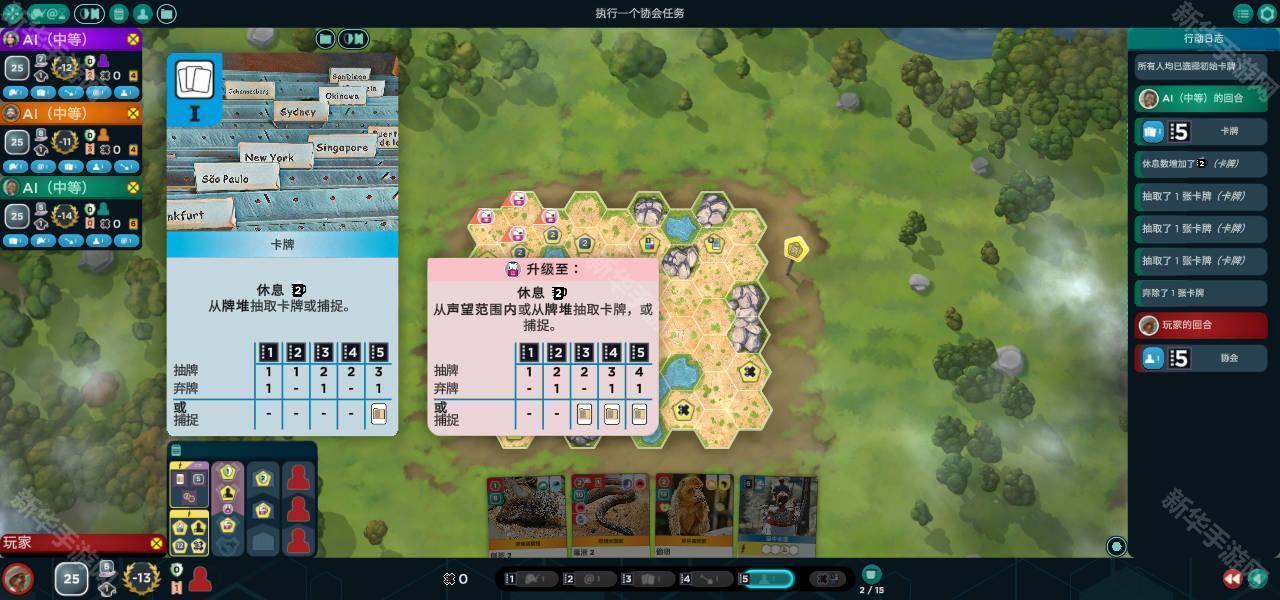
Task: Choose action slot 5 on the action bar
Action: 767,579
